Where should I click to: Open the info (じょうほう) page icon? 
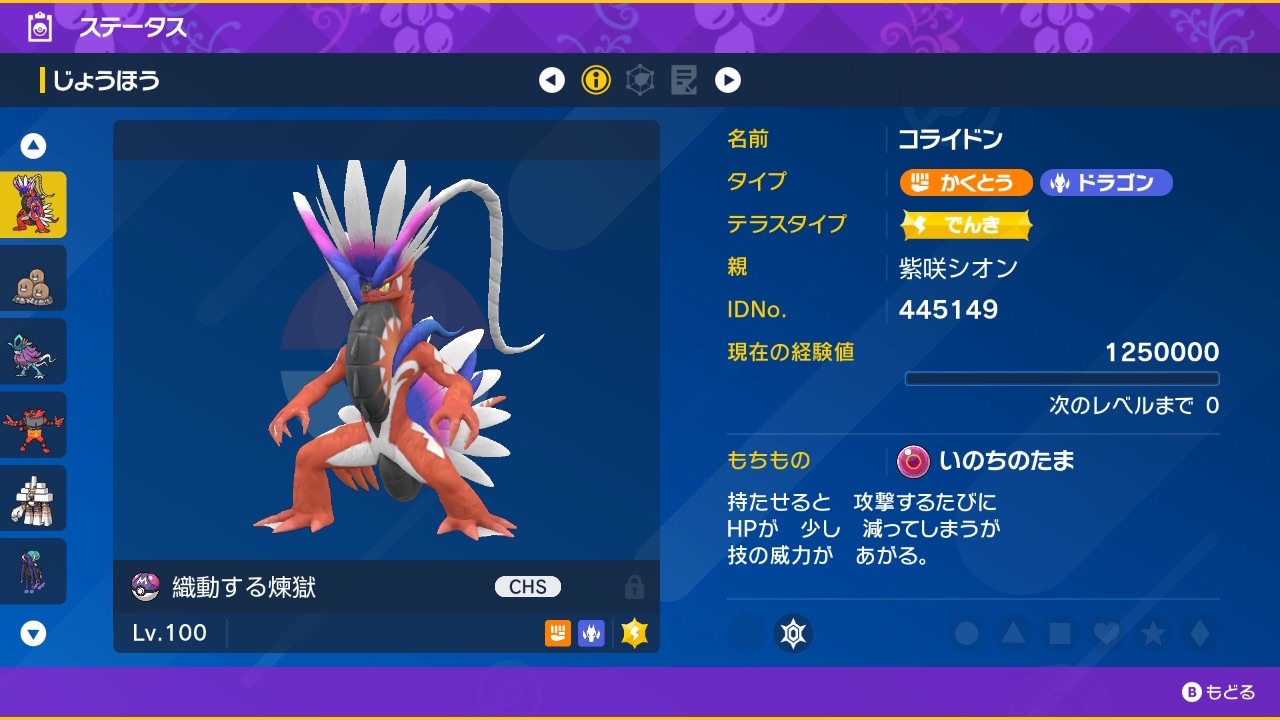click(596, 79)
